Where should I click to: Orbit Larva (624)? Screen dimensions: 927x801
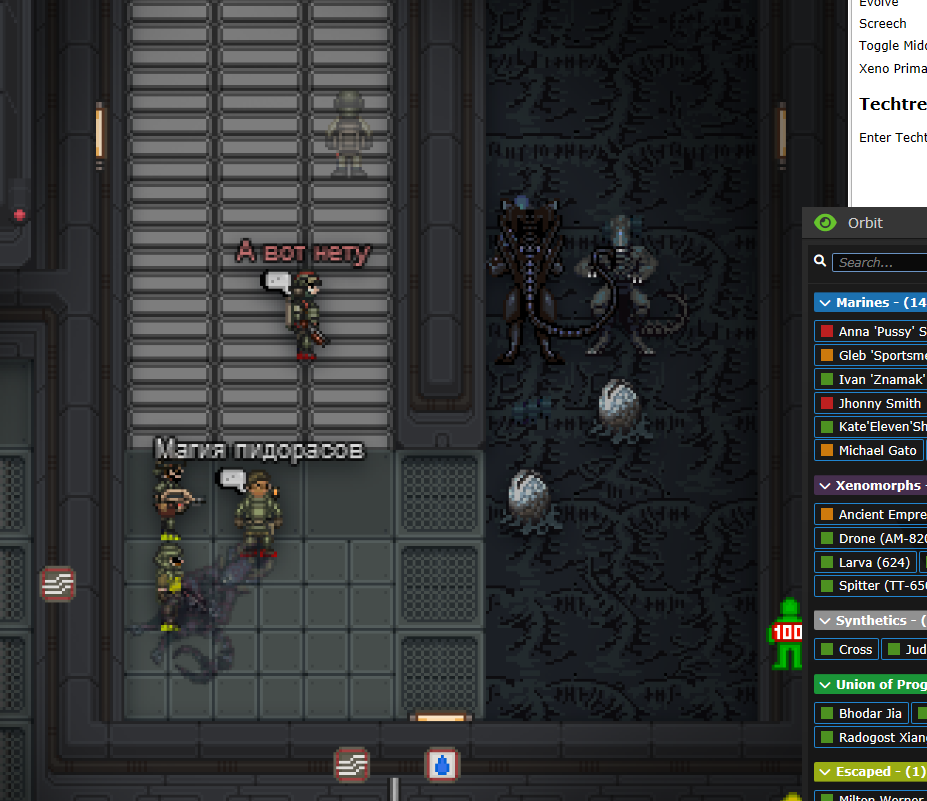[864, 562]
